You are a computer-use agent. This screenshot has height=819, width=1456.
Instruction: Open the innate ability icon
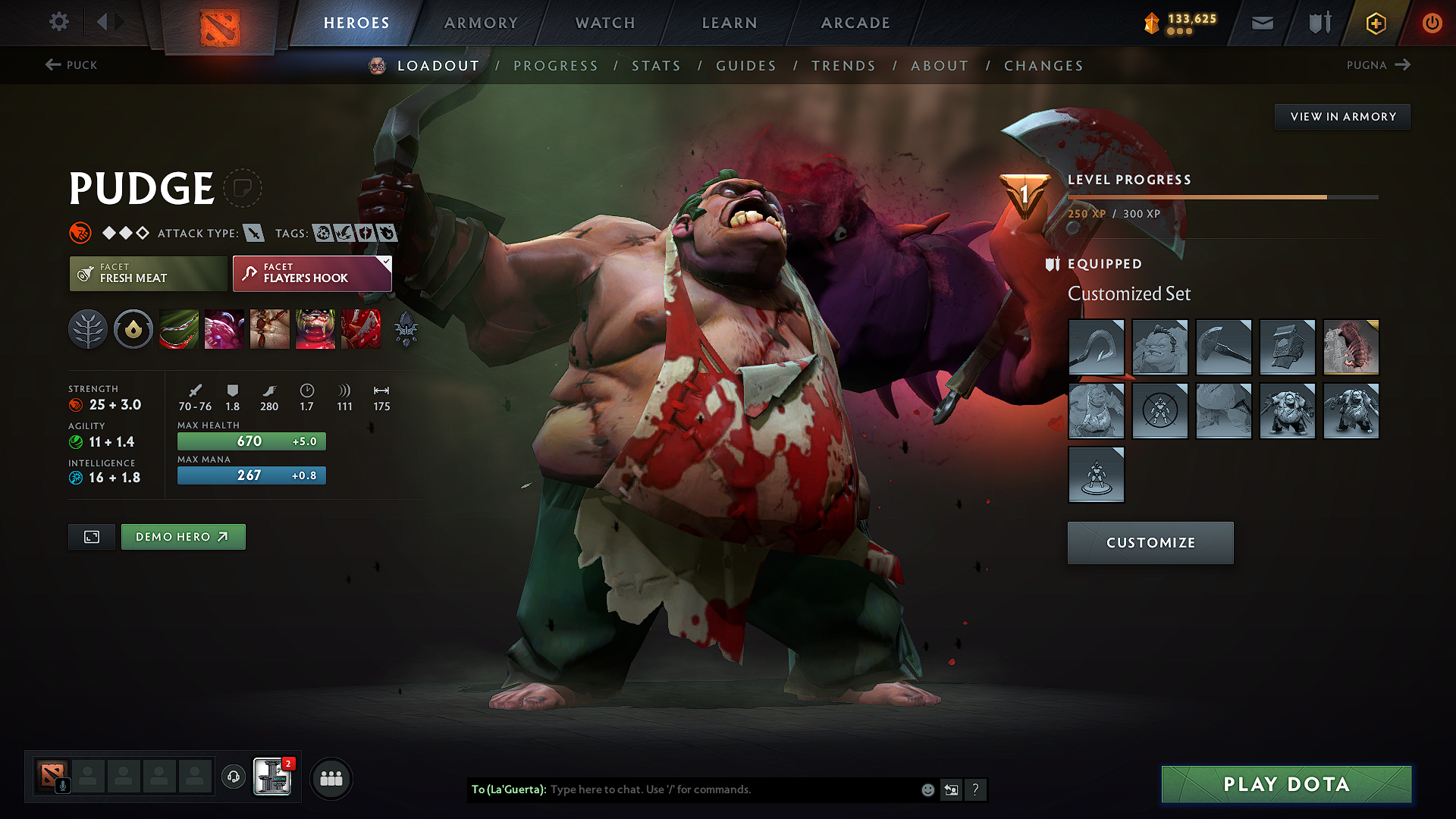[133, 328]
